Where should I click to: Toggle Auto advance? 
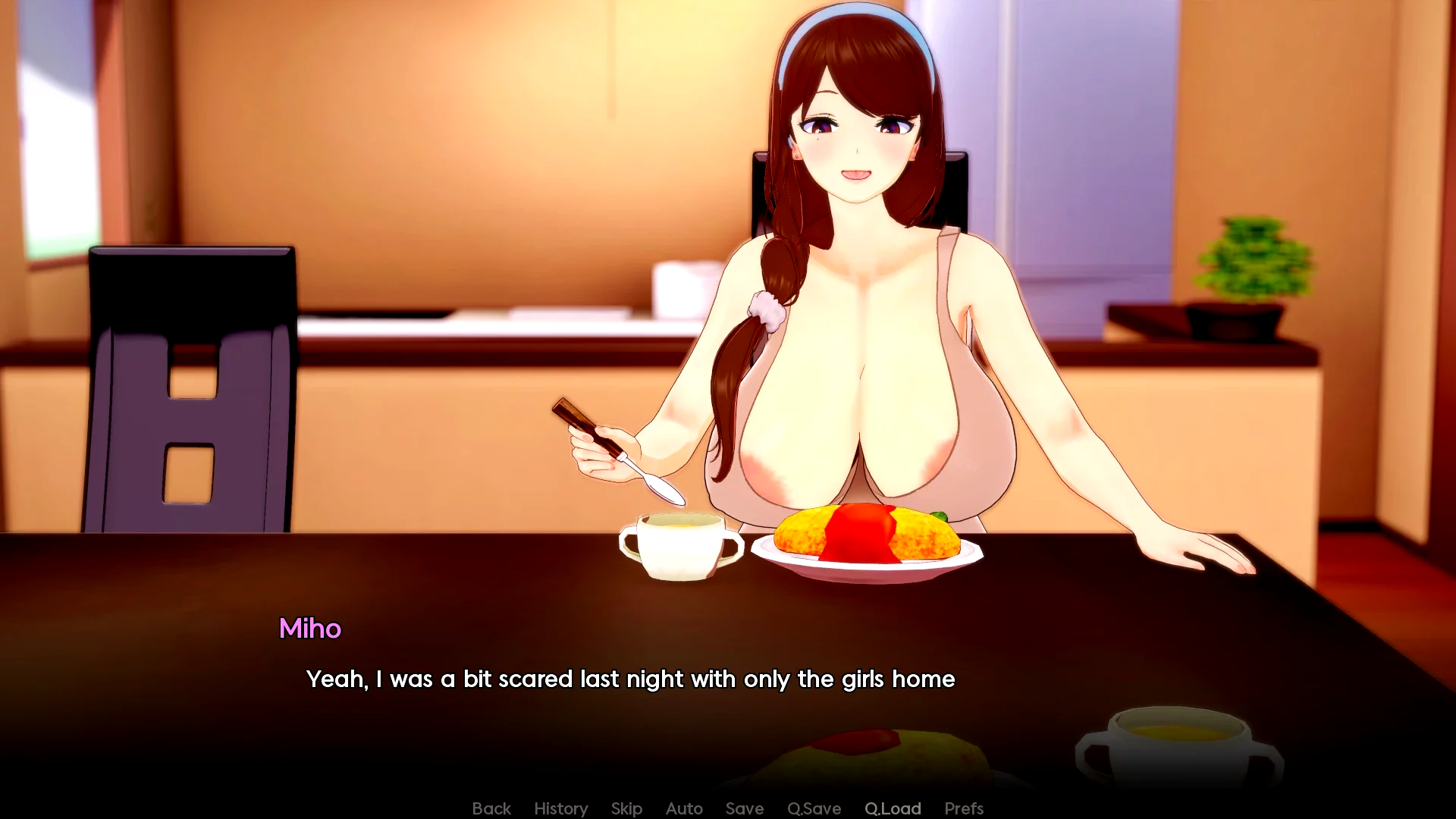(x=684, y=808)
